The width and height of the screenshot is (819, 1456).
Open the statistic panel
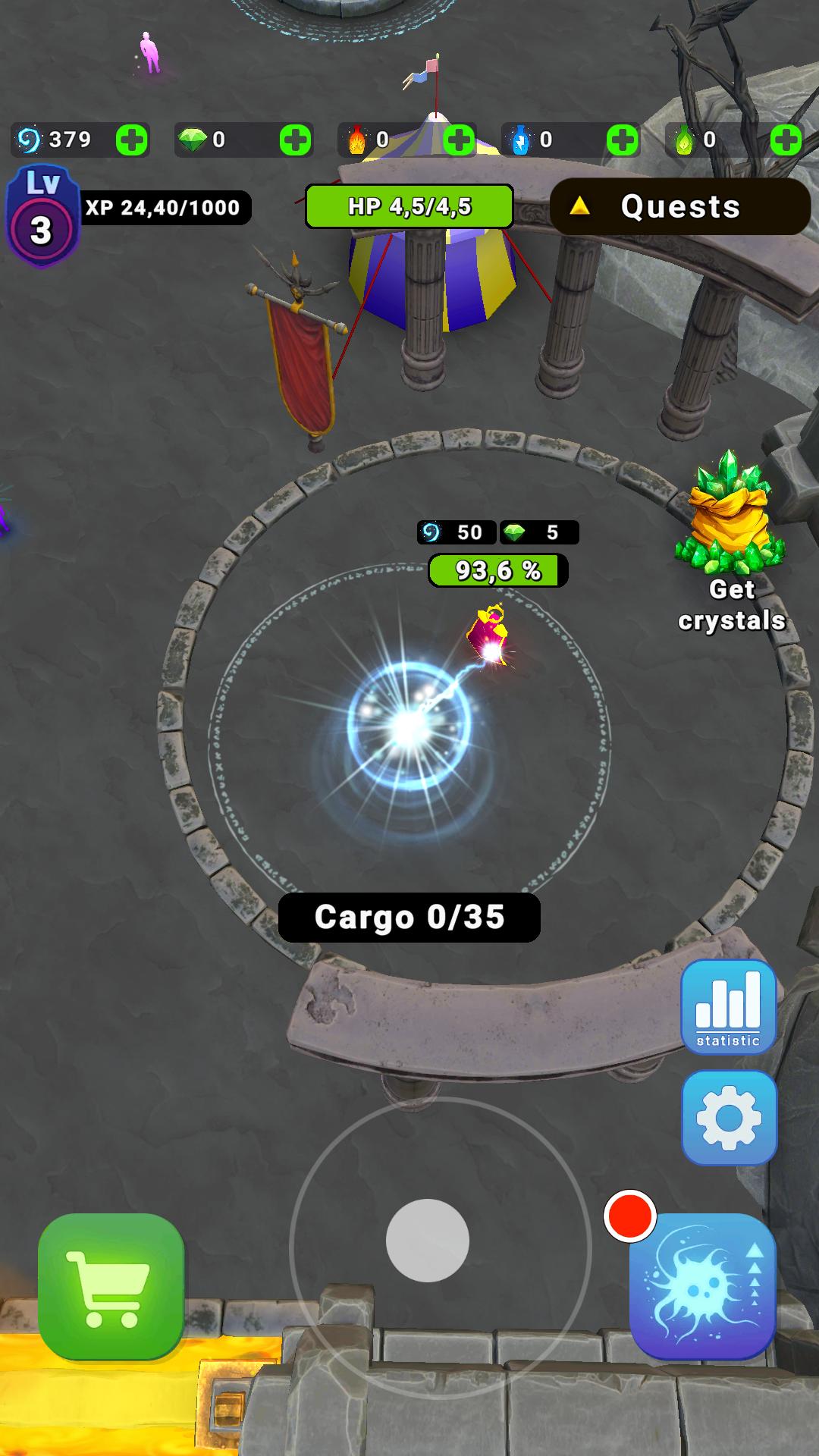[728, 1006]
